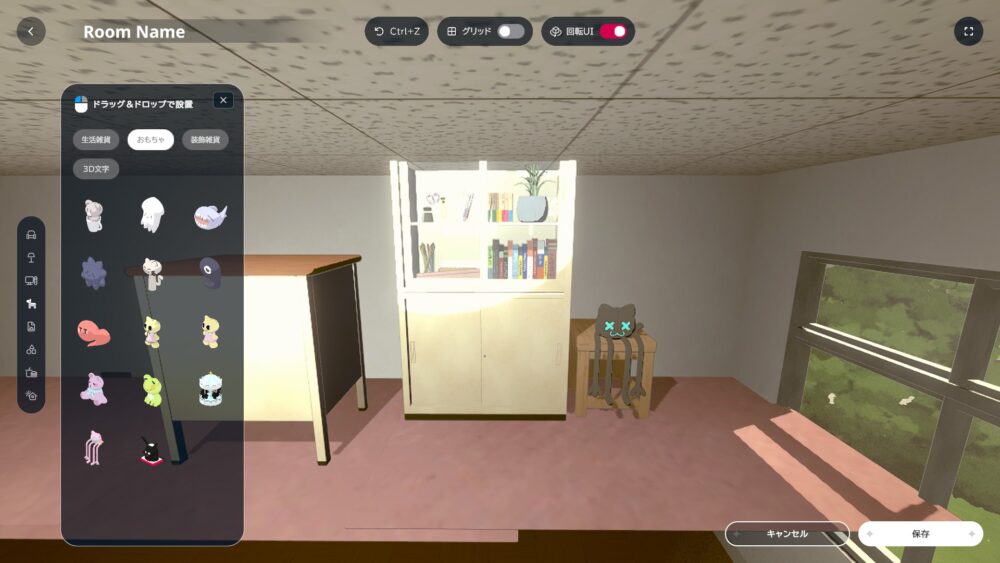
Task: Open the 装飾雑貨 category
Action: [205, 140]
